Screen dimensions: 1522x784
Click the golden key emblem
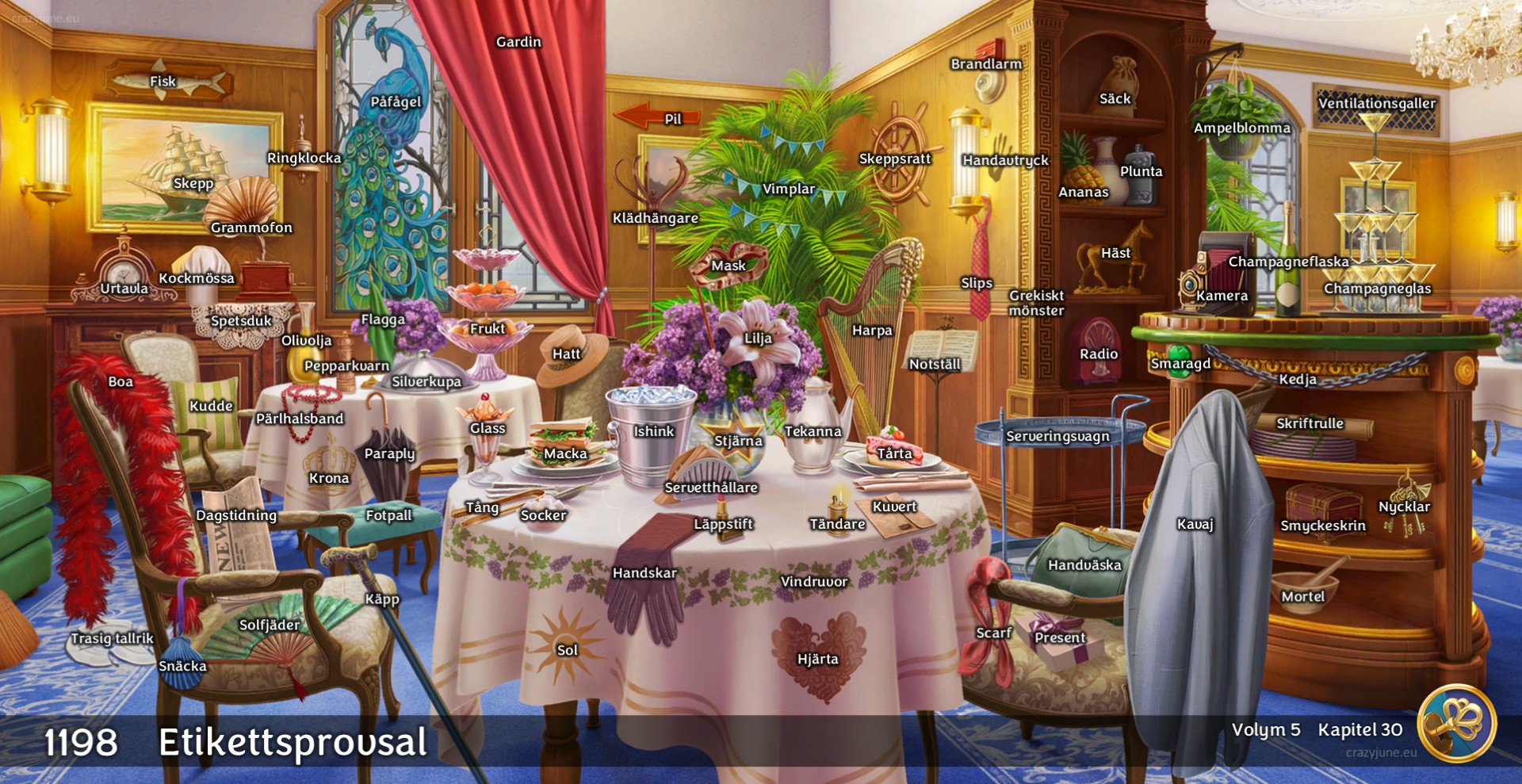click(x=1457, y=724)
